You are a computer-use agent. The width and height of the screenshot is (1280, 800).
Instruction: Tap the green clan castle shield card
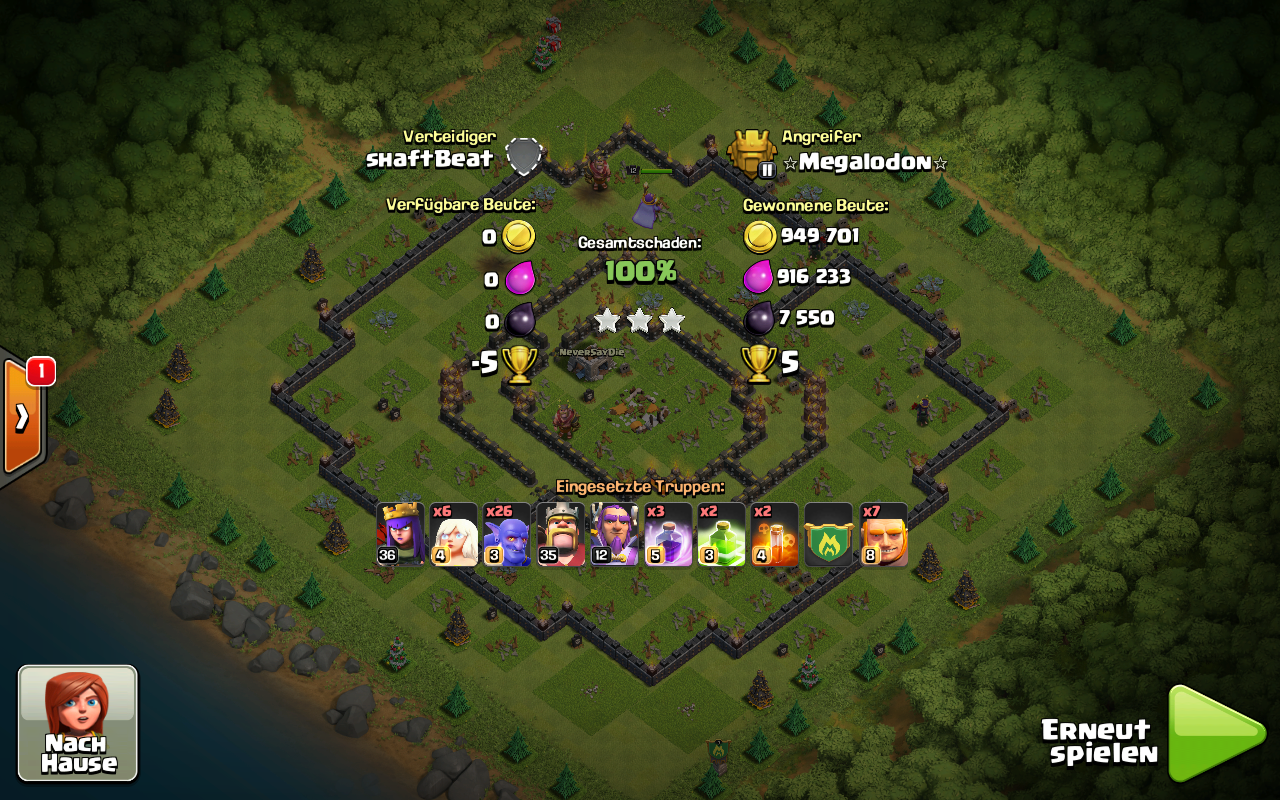click(x=829, y=535)
